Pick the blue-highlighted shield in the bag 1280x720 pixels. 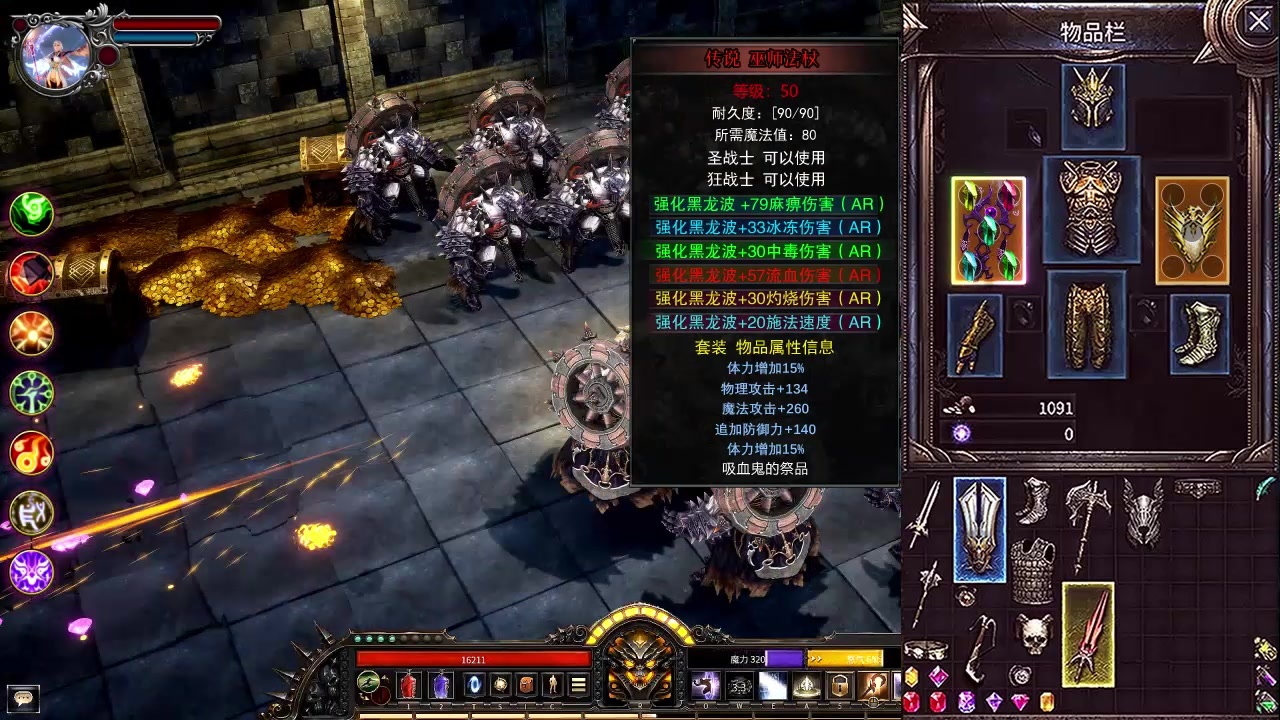979,529
